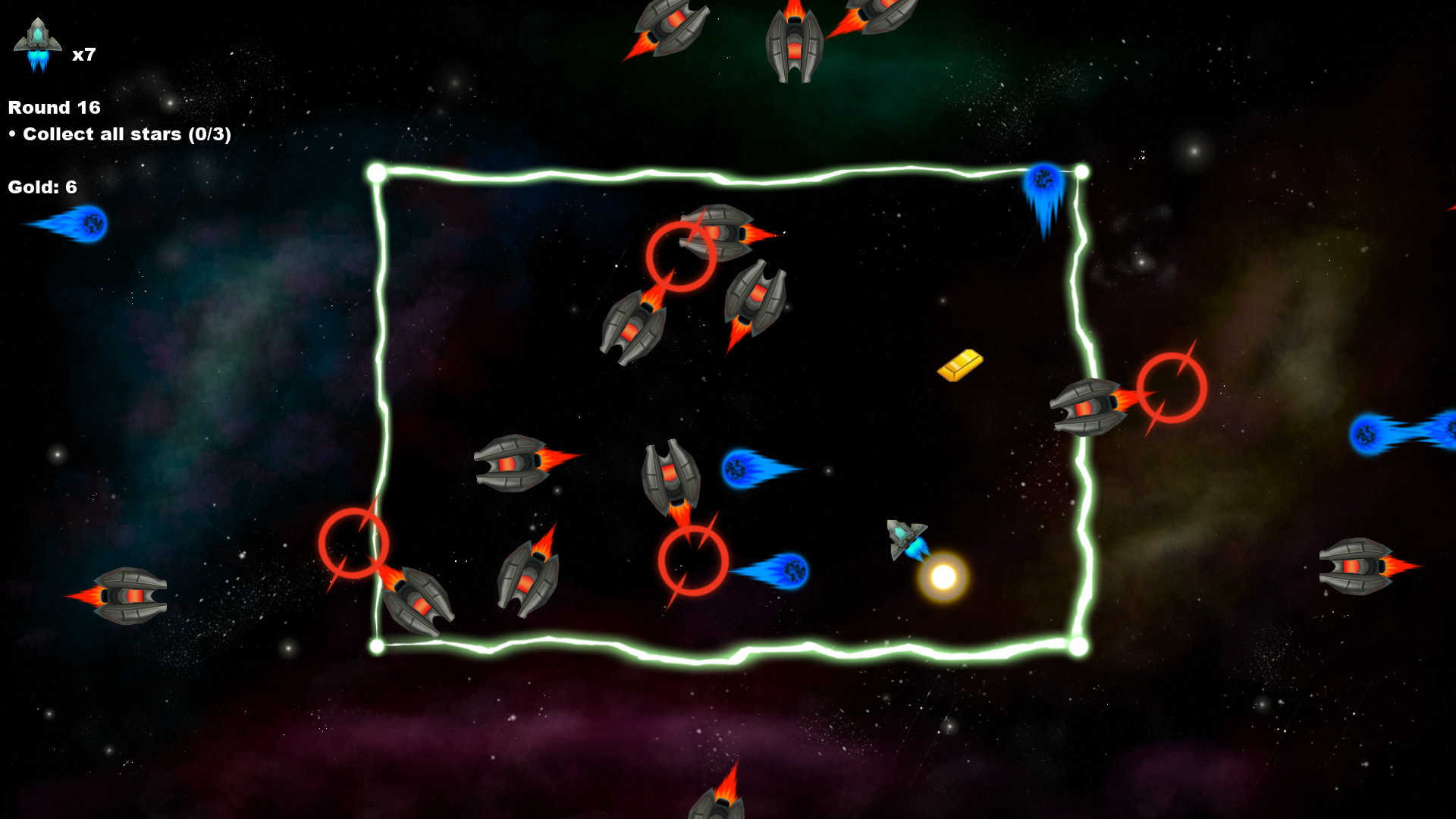Click the glowing yellow orb near player ship
Image resolution: width=1456 pixels, height=819 pixels.
pos(945,576)
